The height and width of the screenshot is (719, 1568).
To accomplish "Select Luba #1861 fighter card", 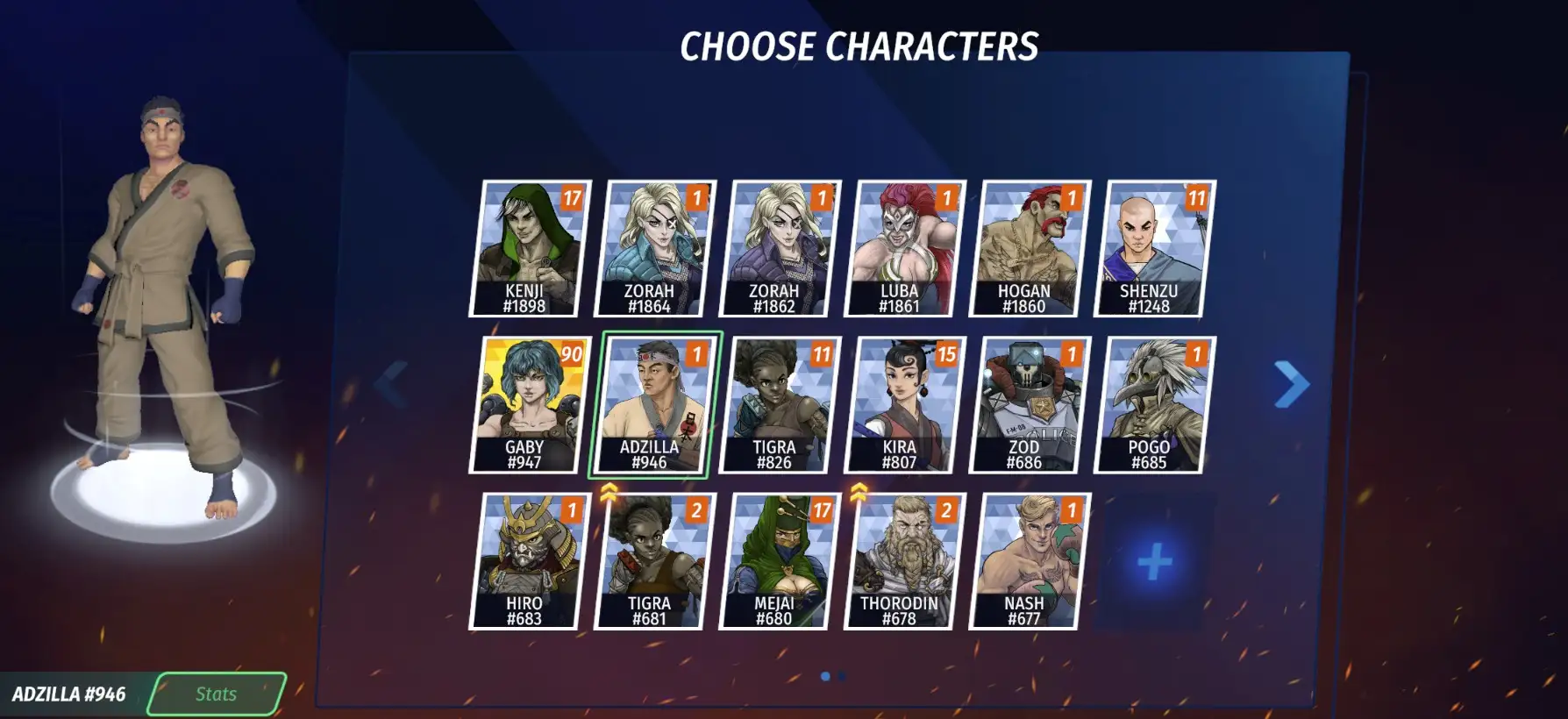I will click(x=904, y=248).
